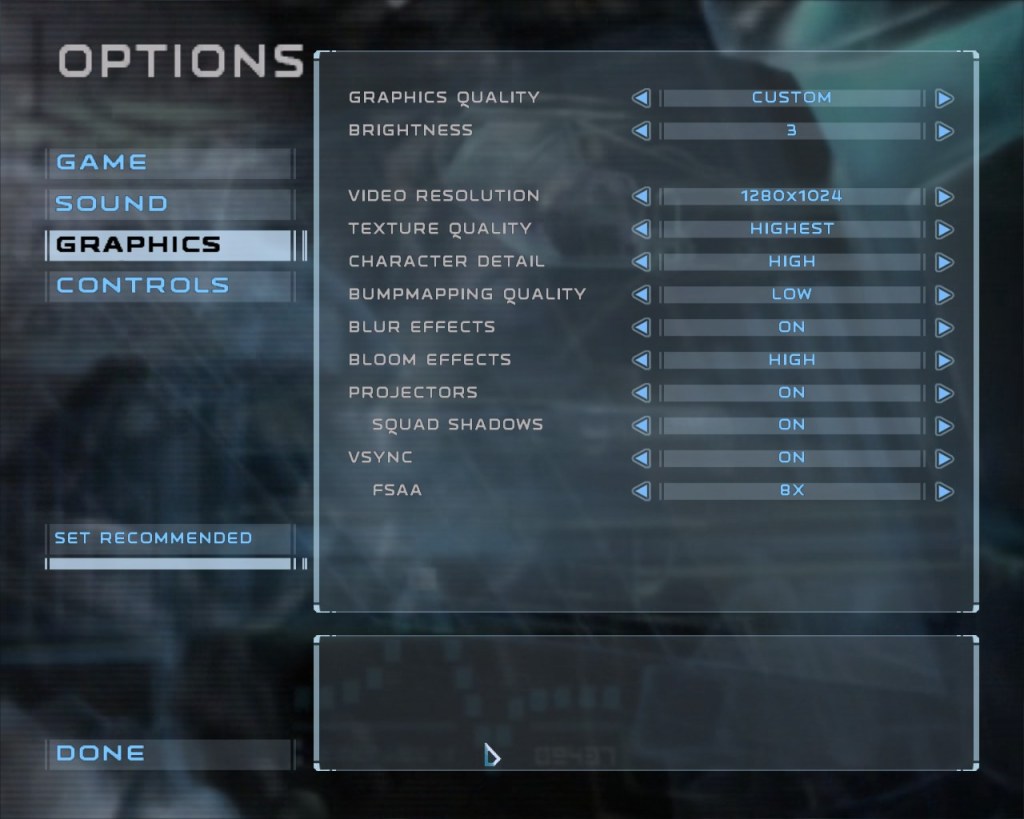
Task: Reduce Bloom Effects with left arrow
Action: [x=641, y=360]
